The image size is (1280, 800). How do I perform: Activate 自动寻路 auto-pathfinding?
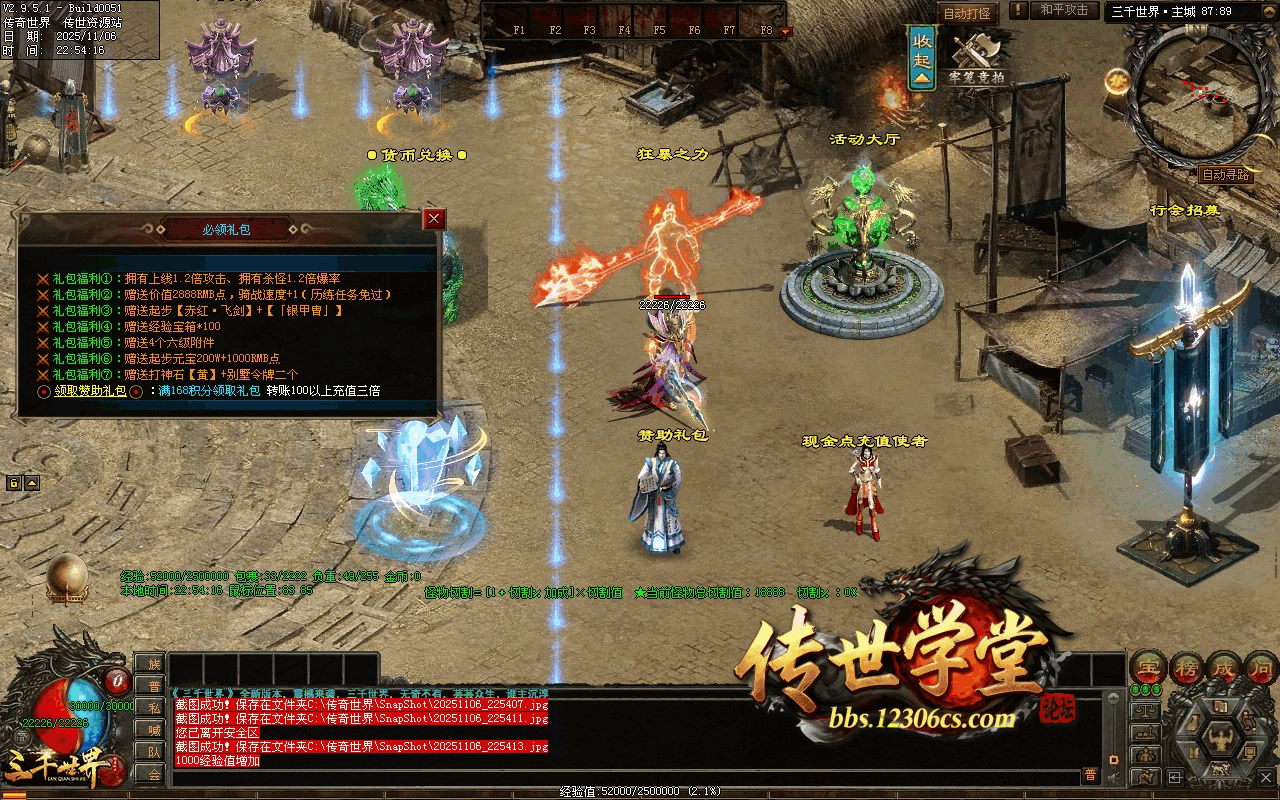1226,174
